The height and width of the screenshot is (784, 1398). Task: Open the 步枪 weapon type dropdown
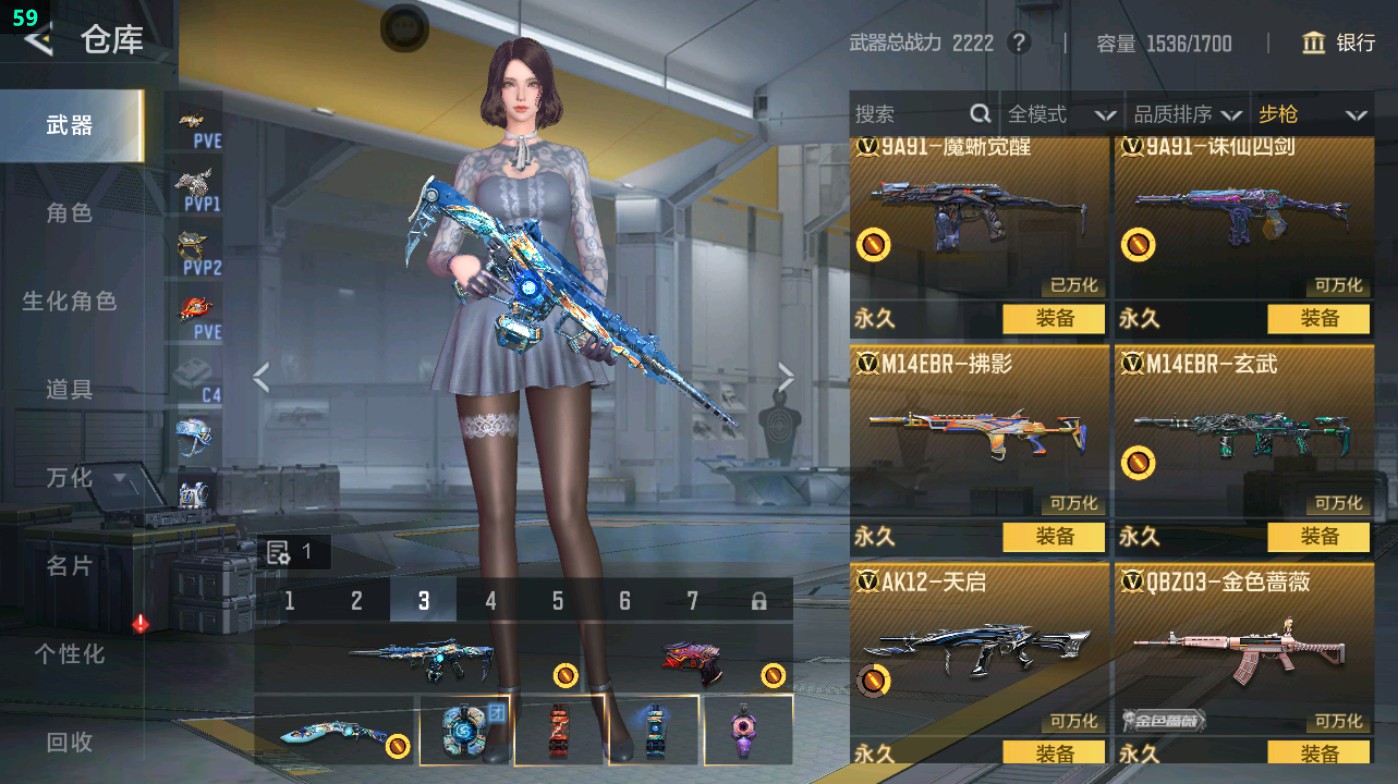coord(1311,115)
